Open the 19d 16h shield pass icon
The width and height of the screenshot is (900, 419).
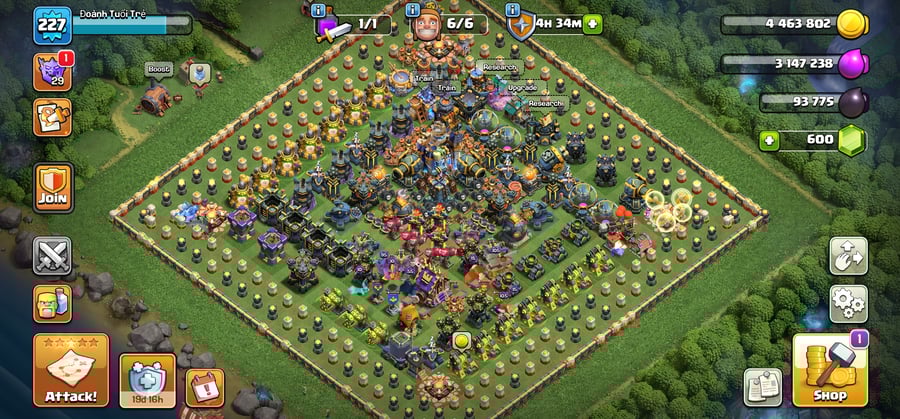coord(147,379)
